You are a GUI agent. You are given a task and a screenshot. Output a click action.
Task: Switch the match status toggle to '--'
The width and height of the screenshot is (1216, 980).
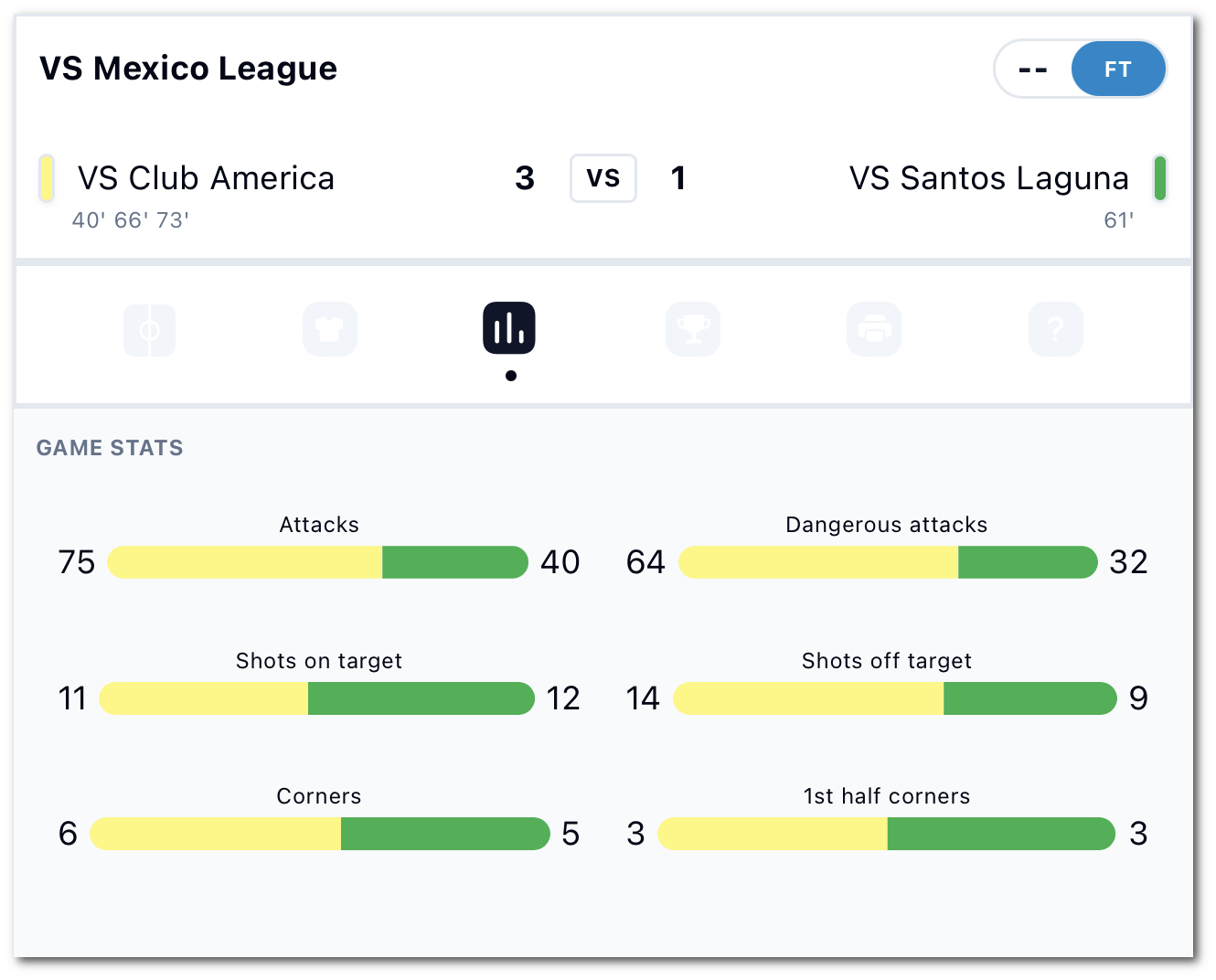1033,69
